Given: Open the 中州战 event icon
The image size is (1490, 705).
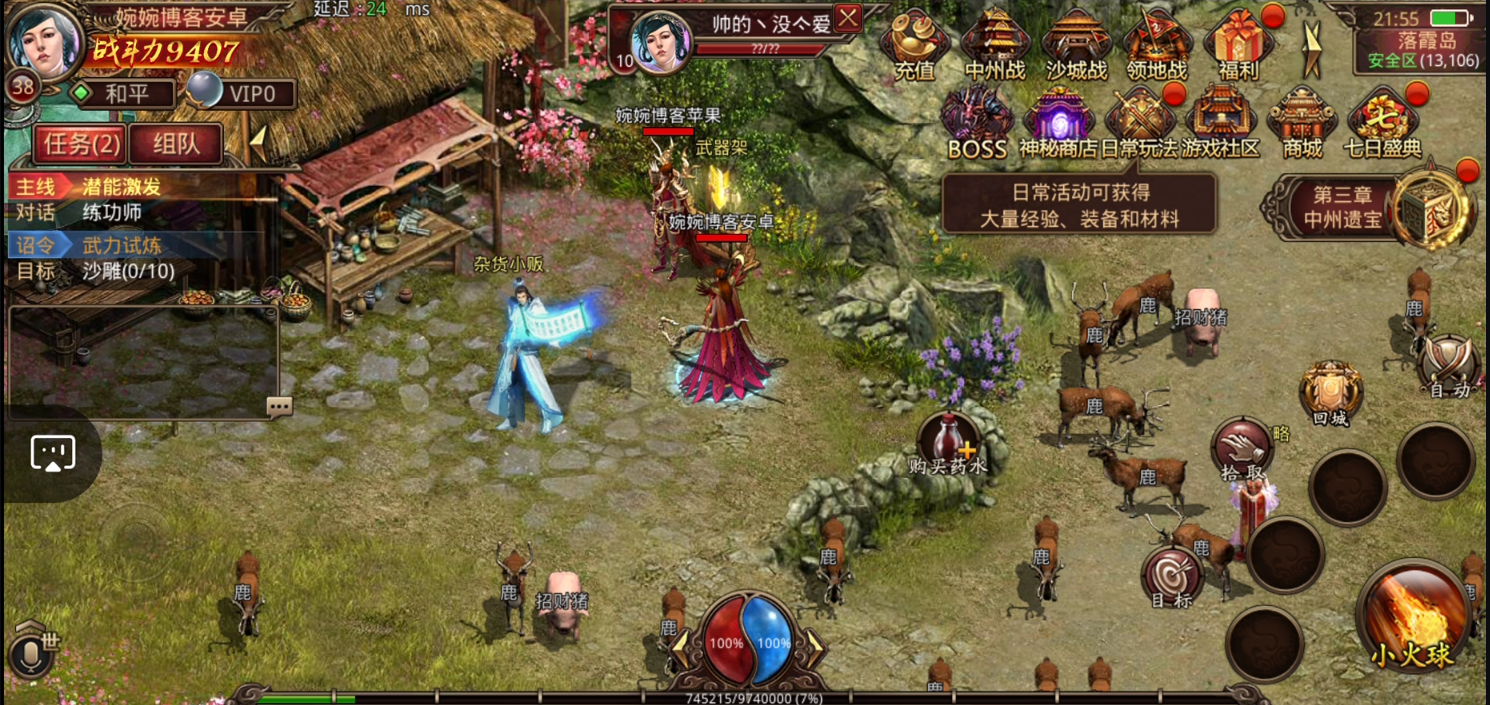Looking at the screenshot, I should point(995,44).
